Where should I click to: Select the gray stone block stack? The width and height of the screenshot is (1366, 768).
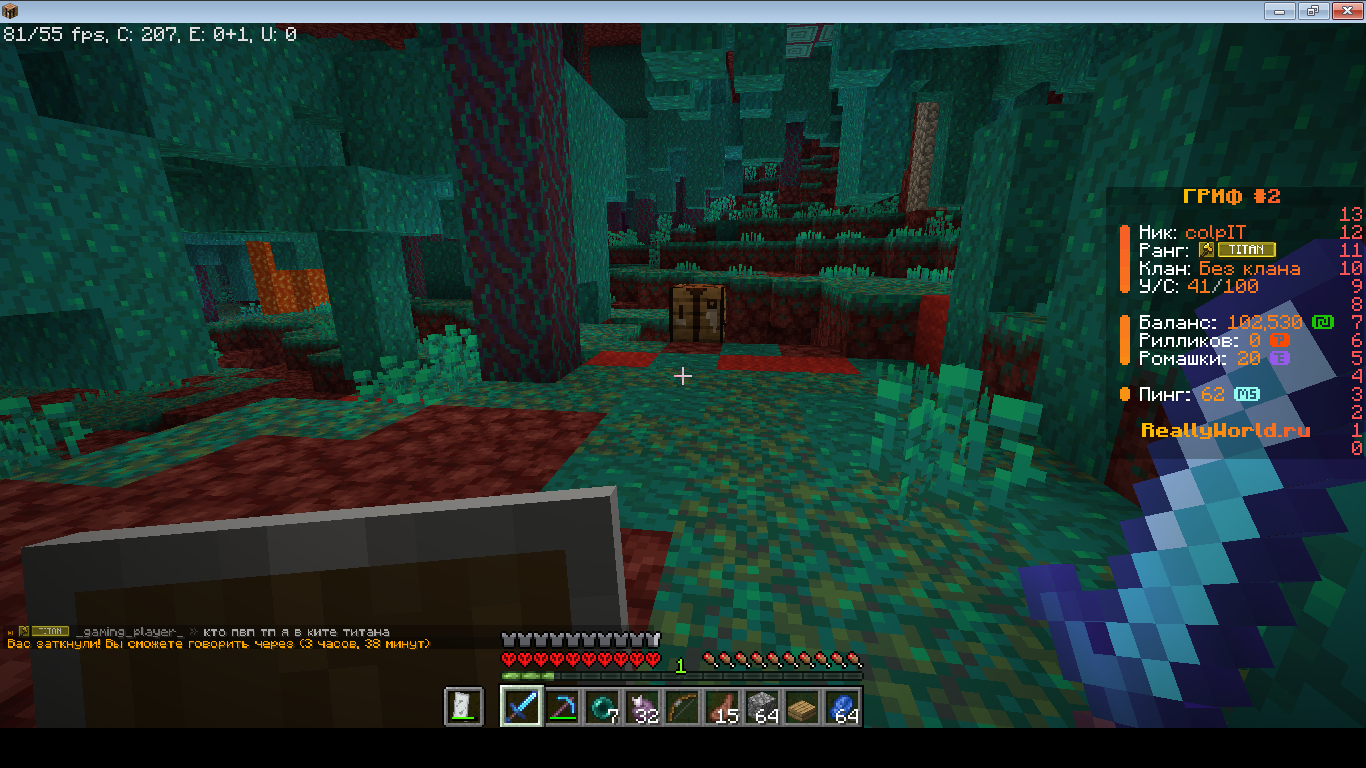coord(762,707)
